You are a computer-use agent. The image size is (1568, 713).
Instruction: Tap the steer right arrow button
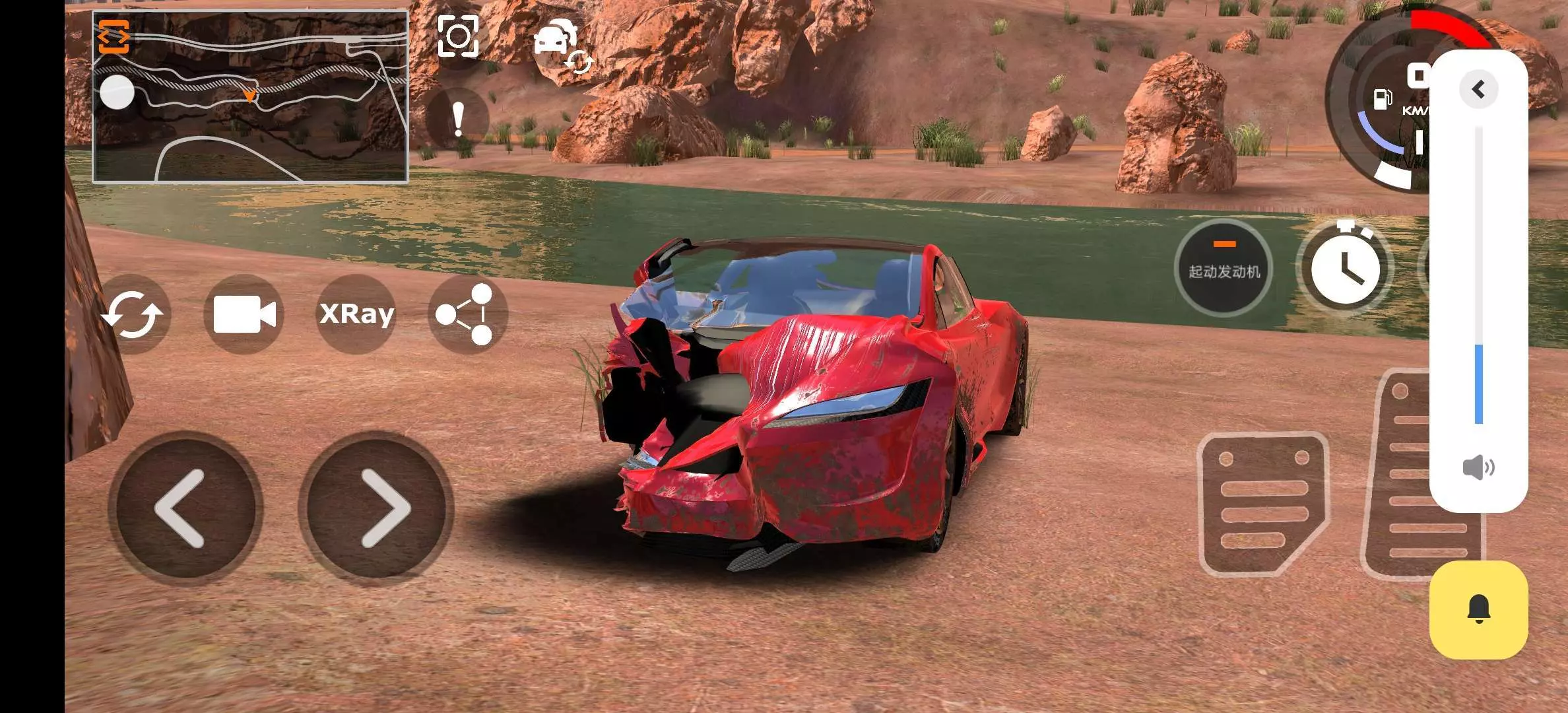pyautogui.click(x=376, y=508)
